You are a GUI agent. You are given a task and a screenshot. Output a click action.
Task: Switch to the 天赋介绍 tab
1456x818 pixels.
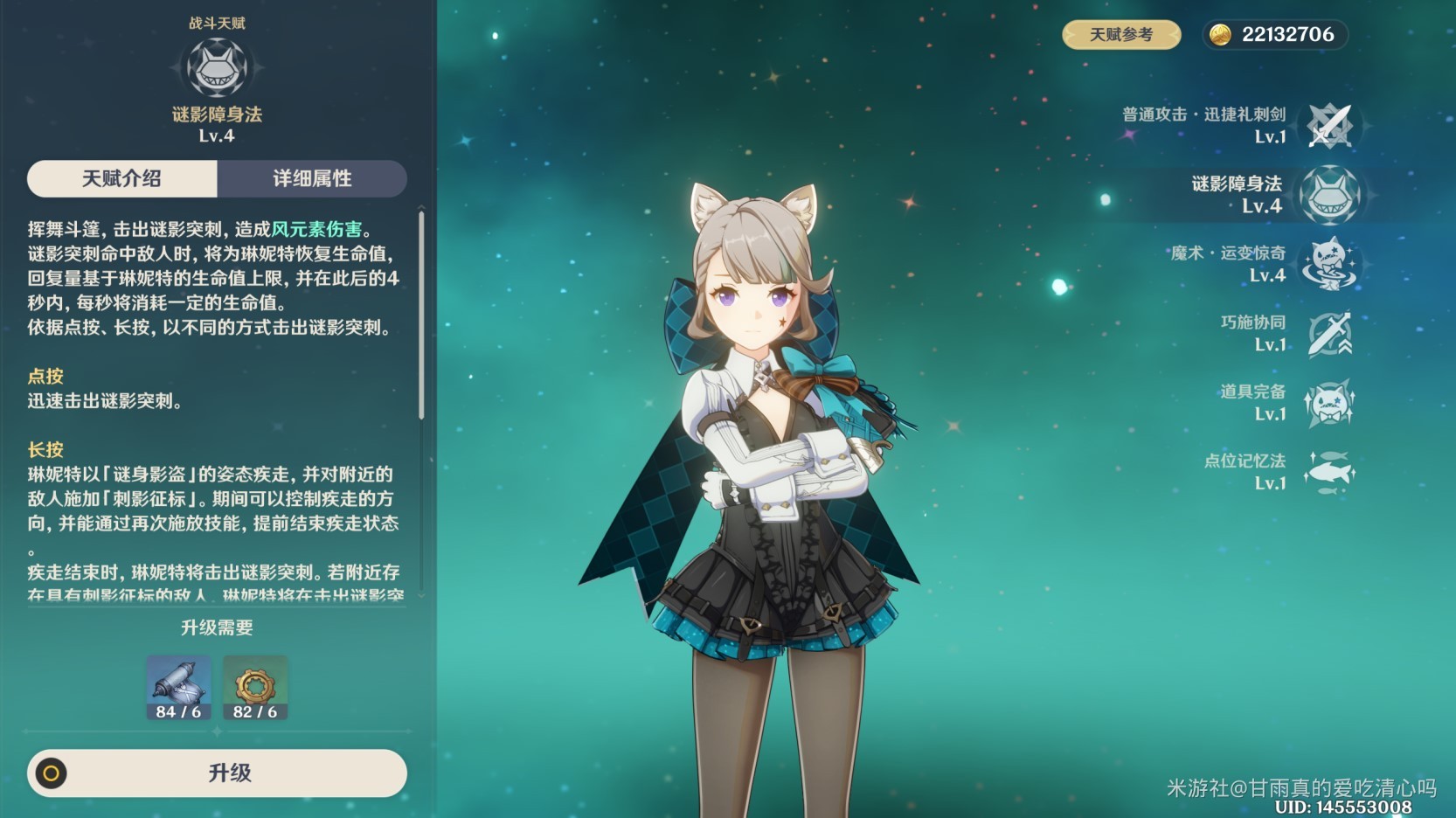tap(121, 178)
